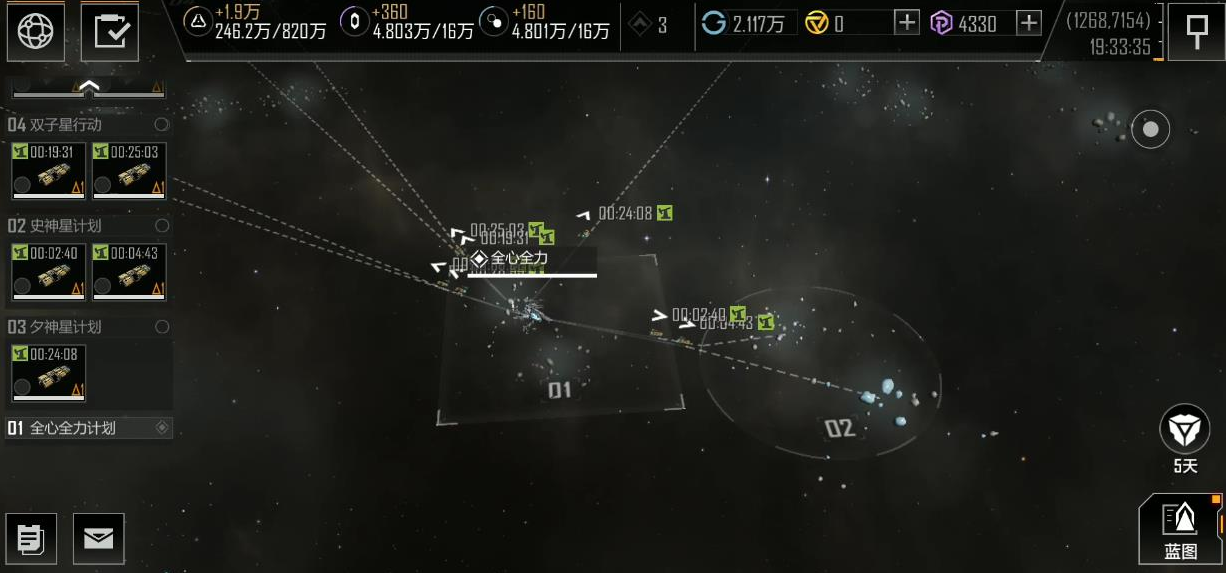Collapse the fleet list with up arrow
This screenshot has height=573, width=1226.
pyautogui.click(x=88, y=88)
